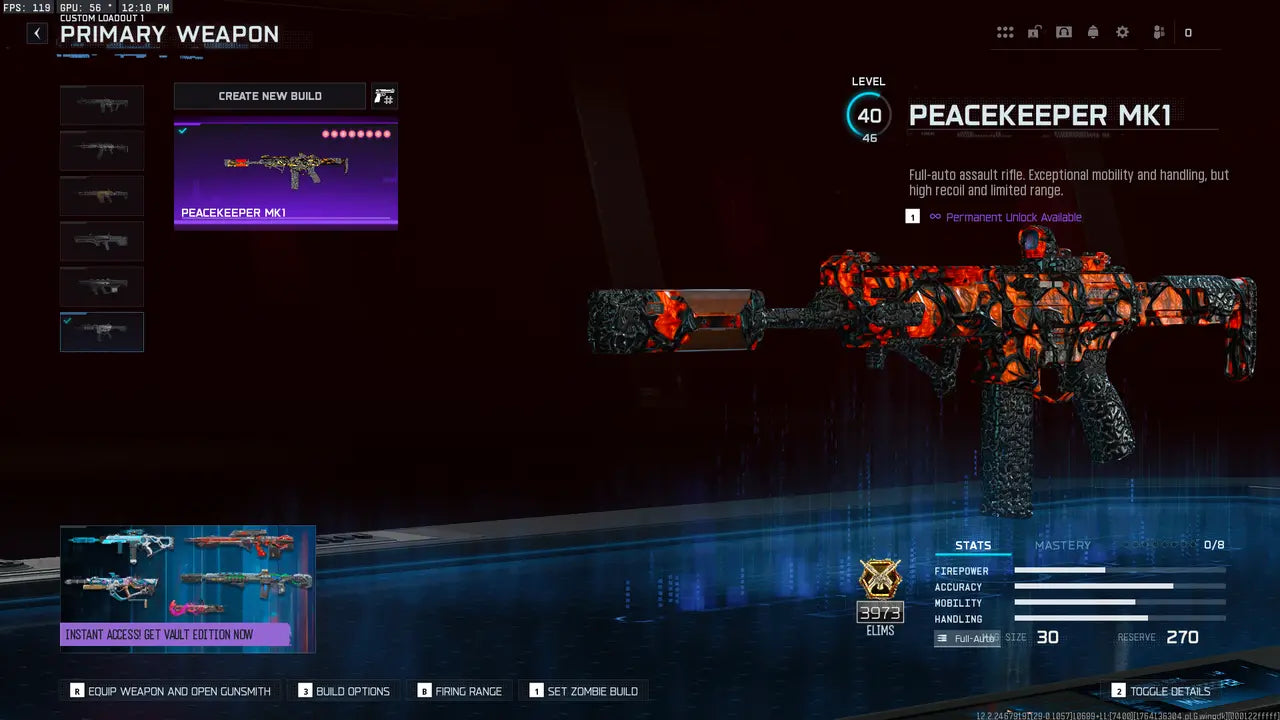Click the gunsmith pistol icon beside Create New Build
1280x720 pixels.
pyautogui.click(x=385, y=95)
